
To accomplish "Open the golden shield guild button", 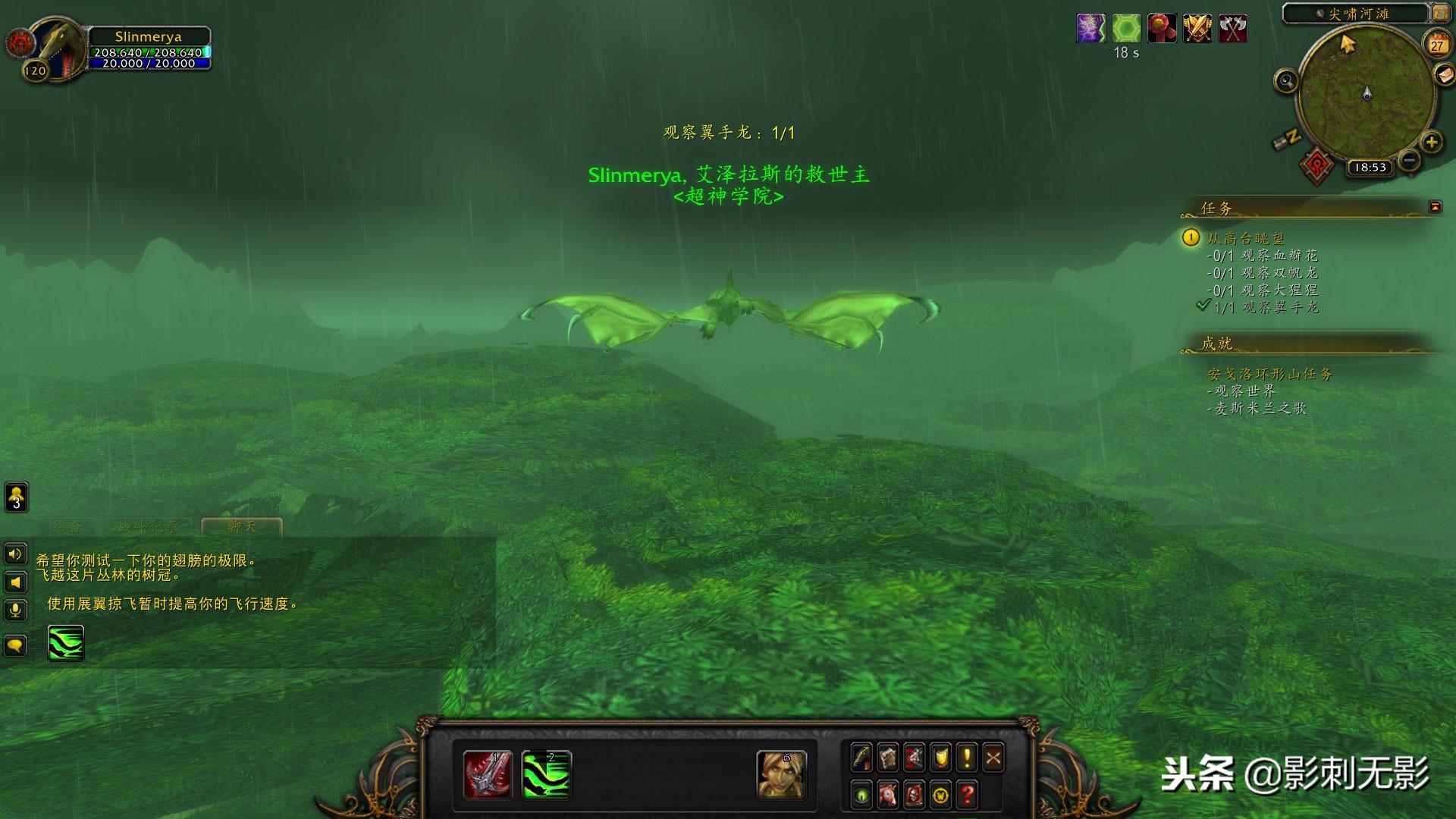I will (940, 758).
